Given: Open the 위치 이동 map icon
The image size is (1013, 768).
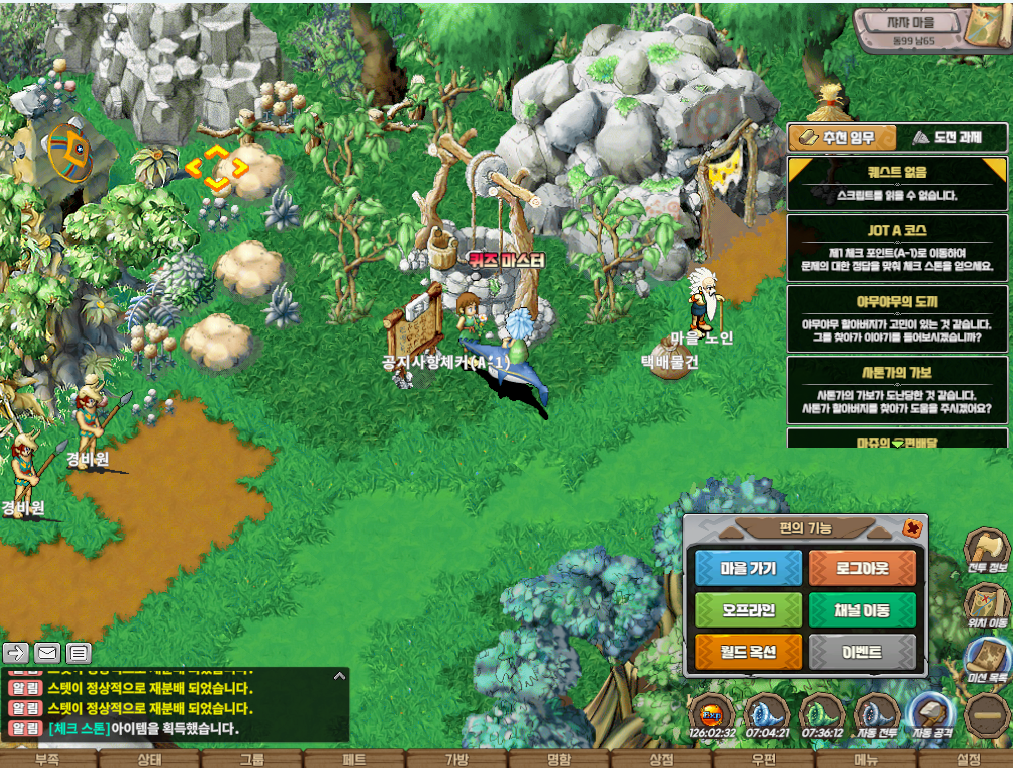Looking at the screenshot, I should click(x=987, y=605).
